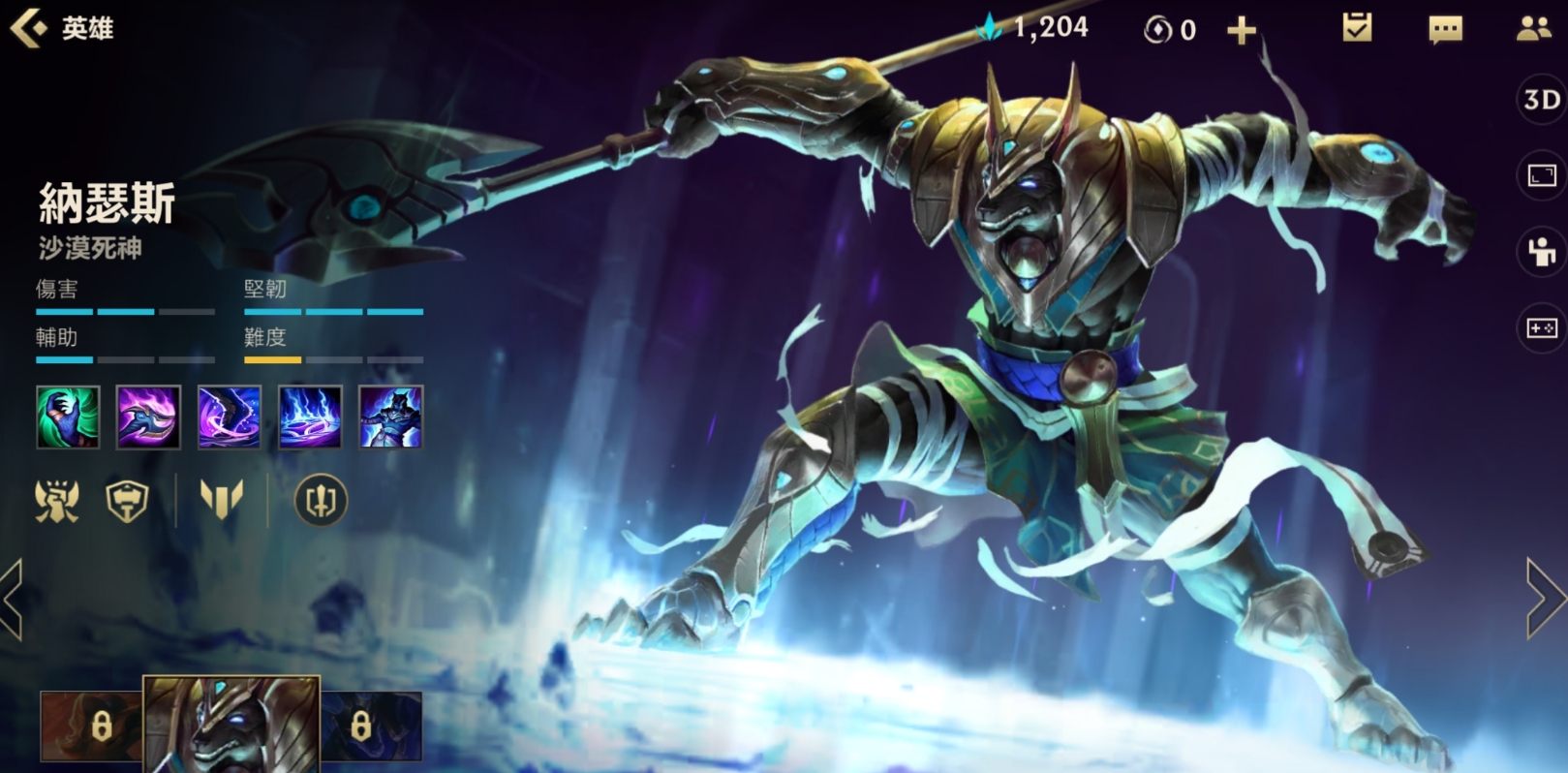Go back from the 英雄 screen
This screenshot has height=773, width=1568.
point(29,28)
